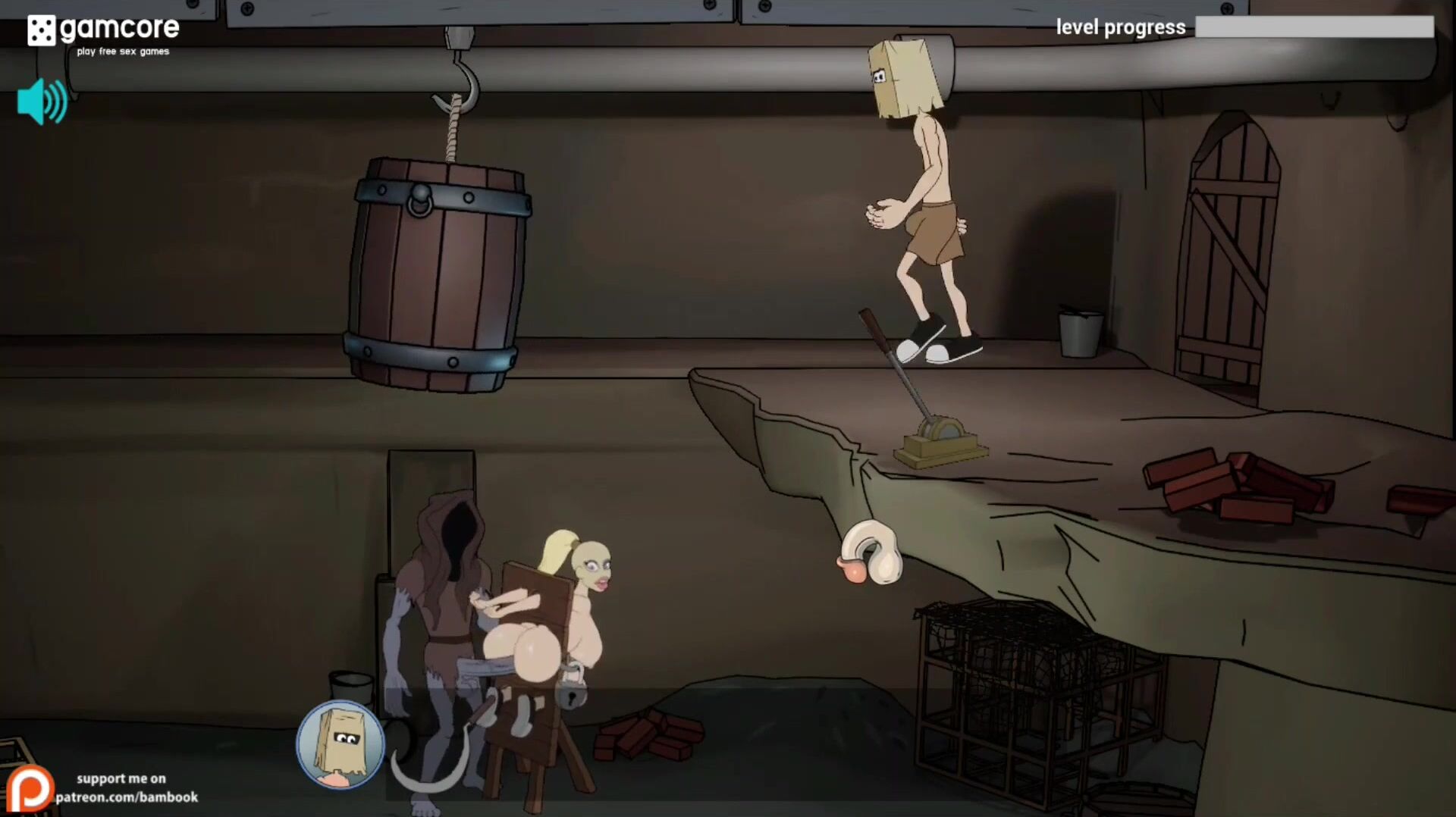Toggle the sound speaker icon
The height and width of the screenshot is (817, 1456).
[x=42, y=102]
